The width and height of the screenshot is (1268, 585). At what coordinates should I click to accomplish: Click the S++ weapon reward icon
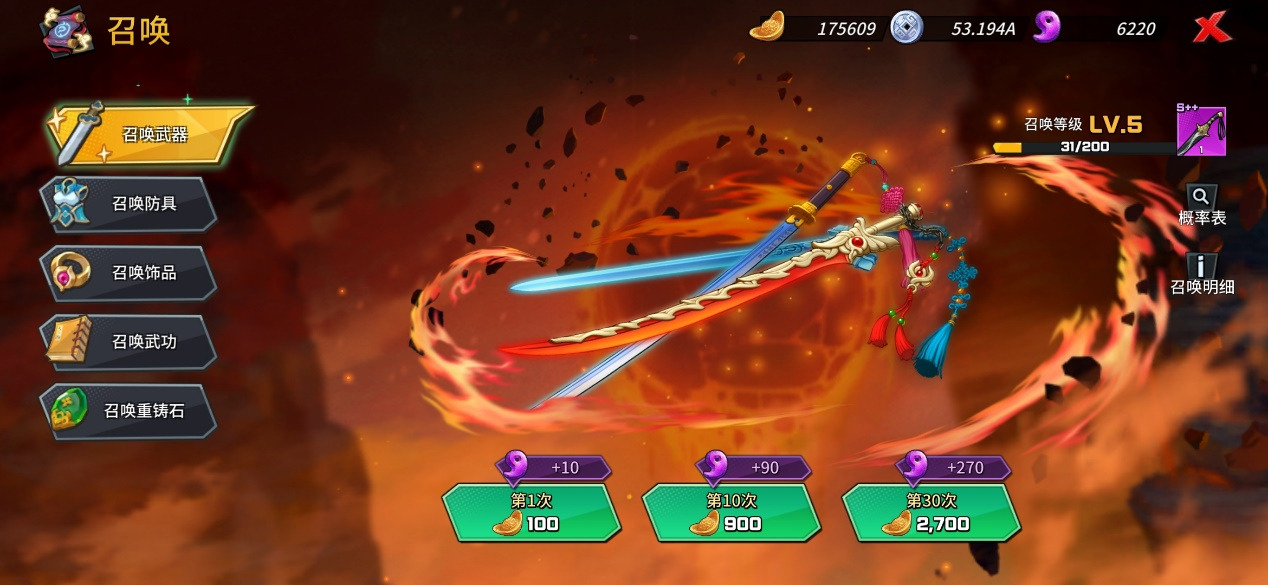[1201, 131]
